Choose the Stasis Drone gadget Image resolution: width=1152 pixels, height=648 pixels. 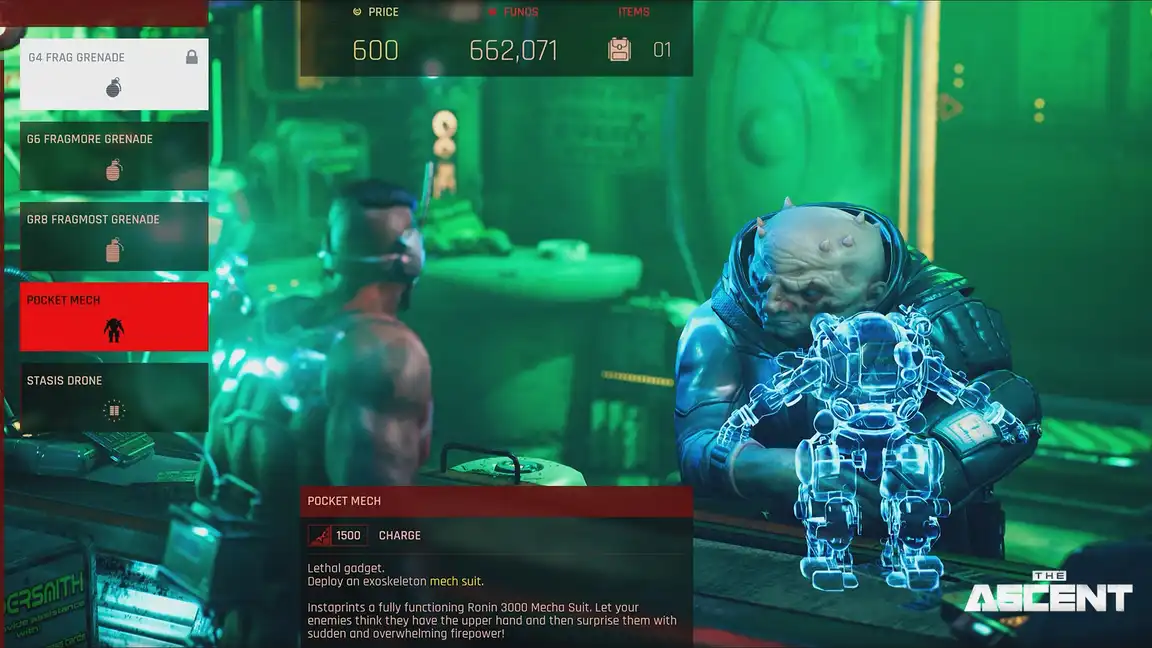tap(114, 397)
